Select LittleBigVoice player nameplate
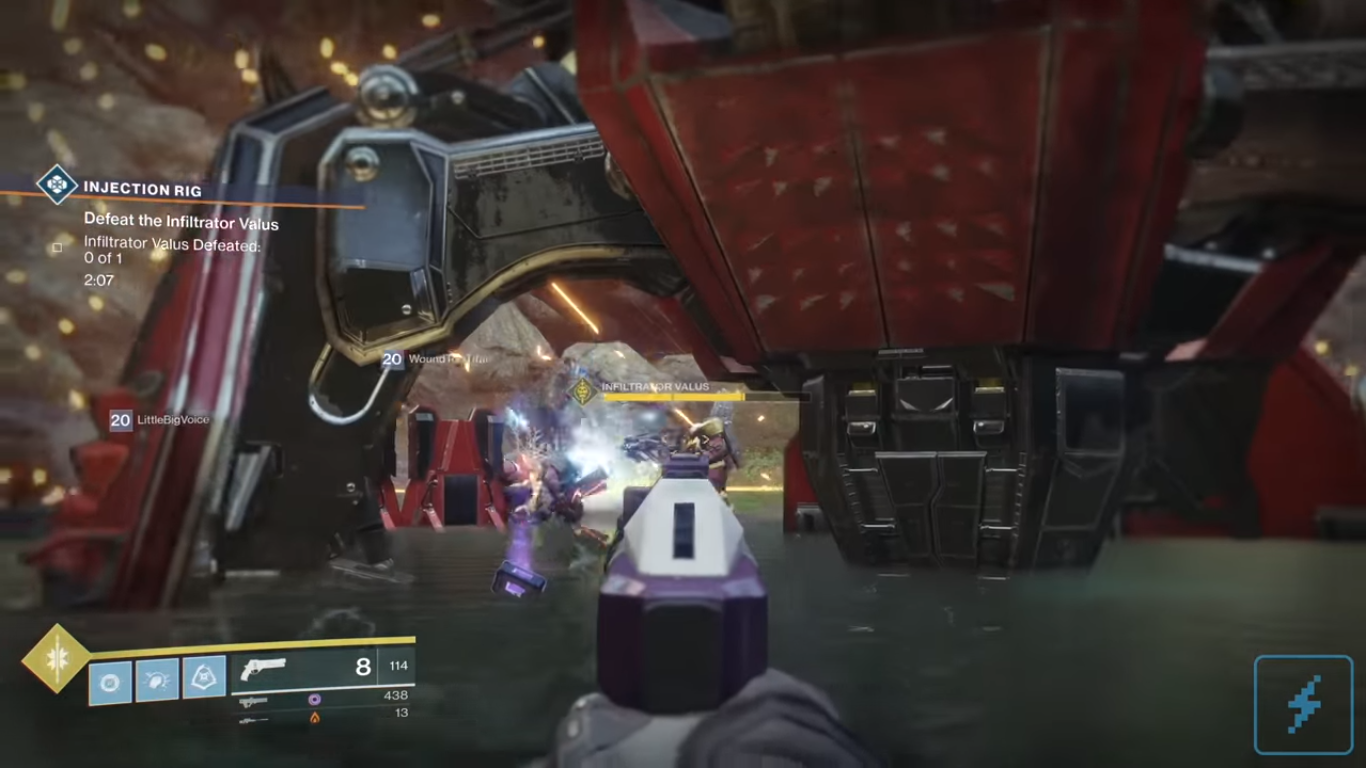 coord(160,420)
